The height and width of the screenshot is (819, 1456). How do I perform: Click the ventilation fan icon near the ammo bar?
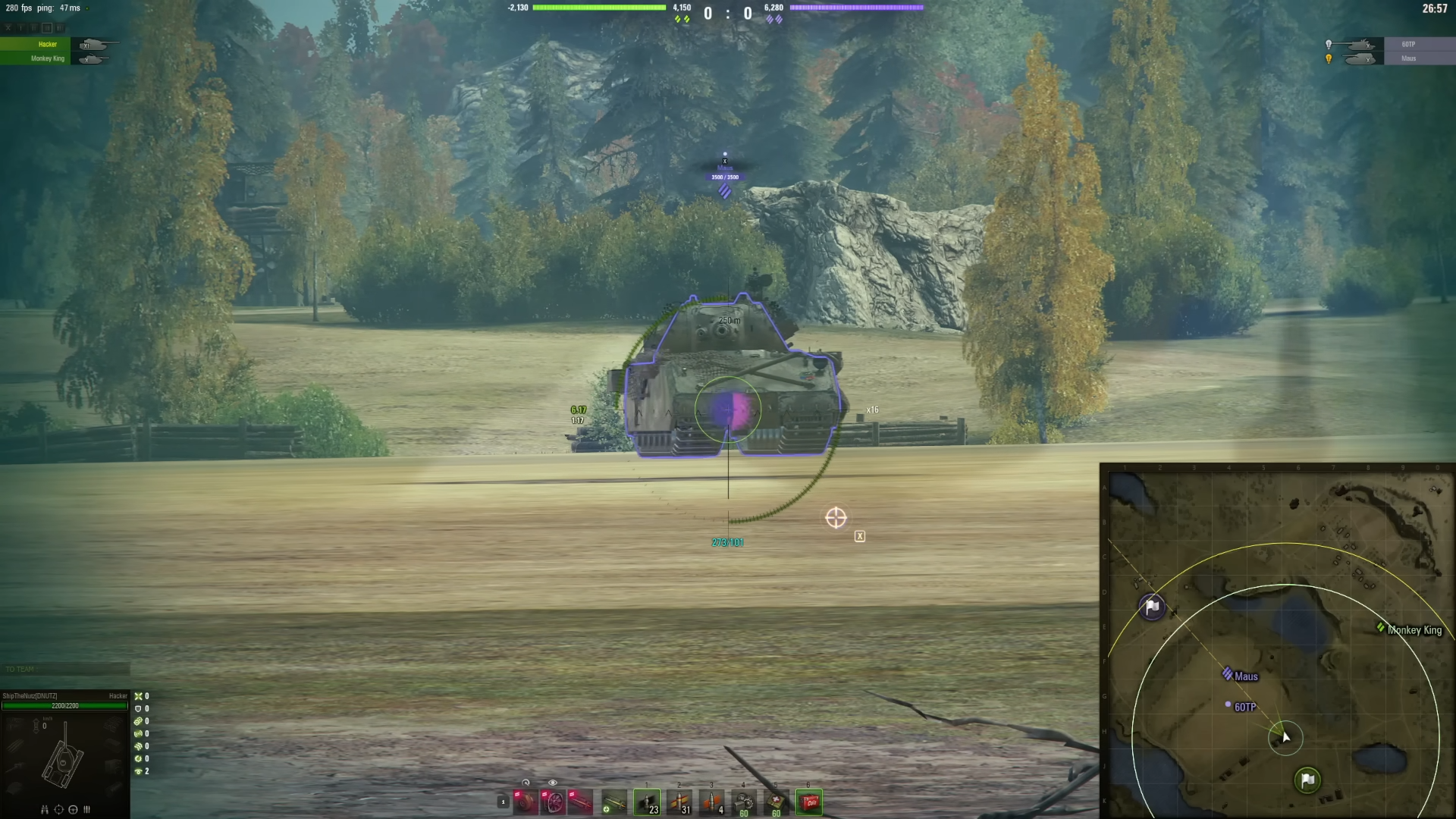[554, 802]
